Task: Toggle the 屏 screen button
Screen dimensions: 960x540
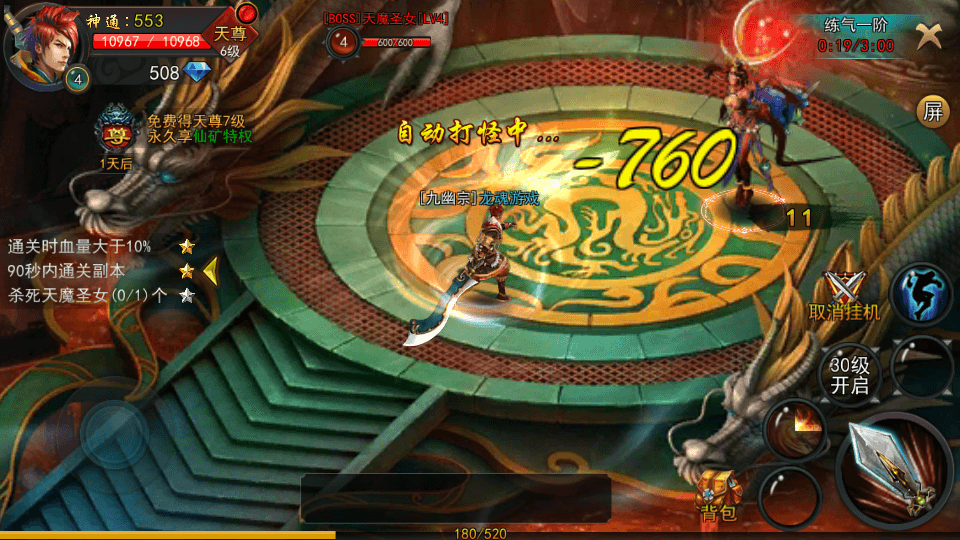Action: (x=933, y=112)
